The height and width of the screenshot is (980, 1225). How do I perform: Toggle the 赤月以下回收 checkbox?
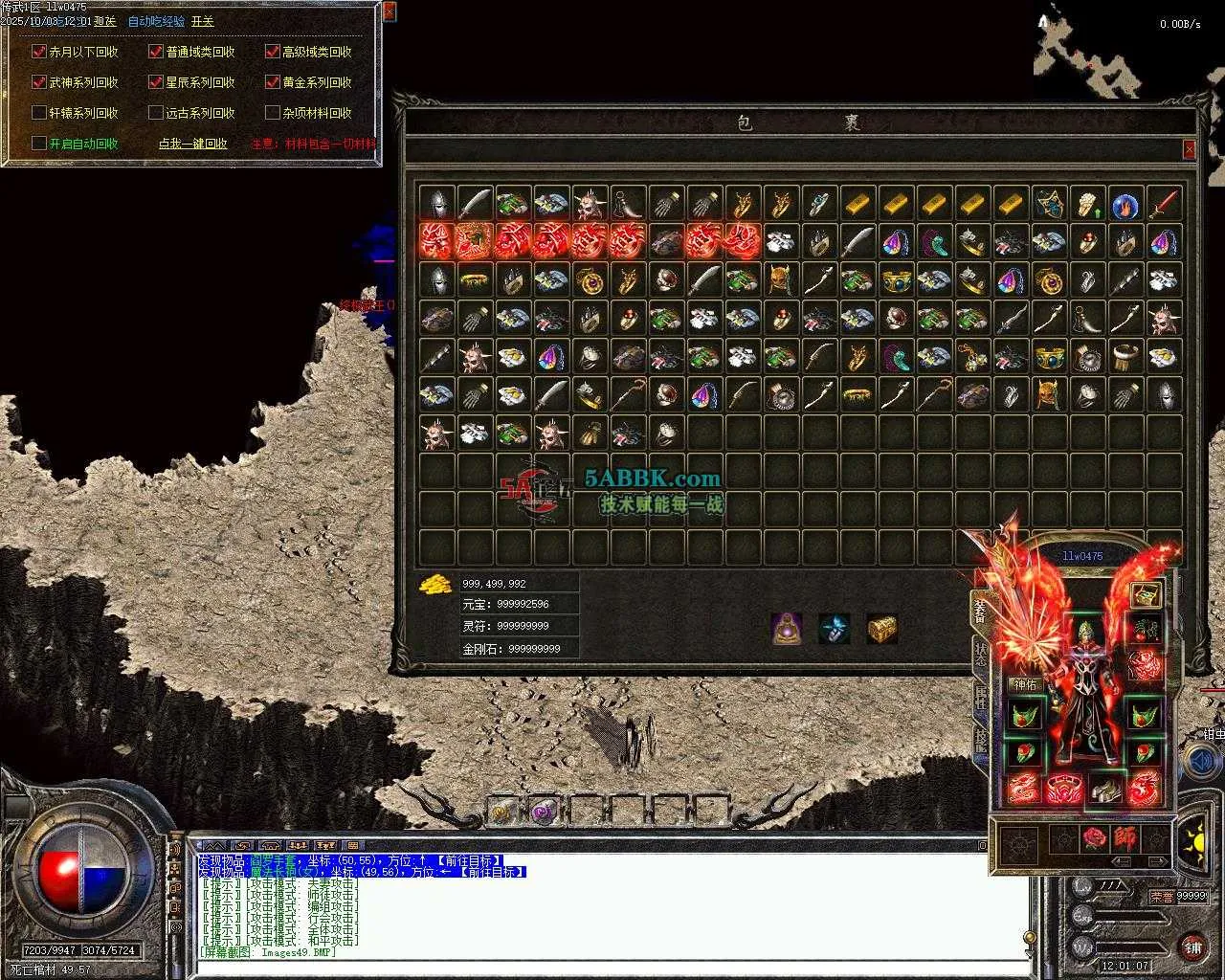pyautogui.click(x=39, y=52)
